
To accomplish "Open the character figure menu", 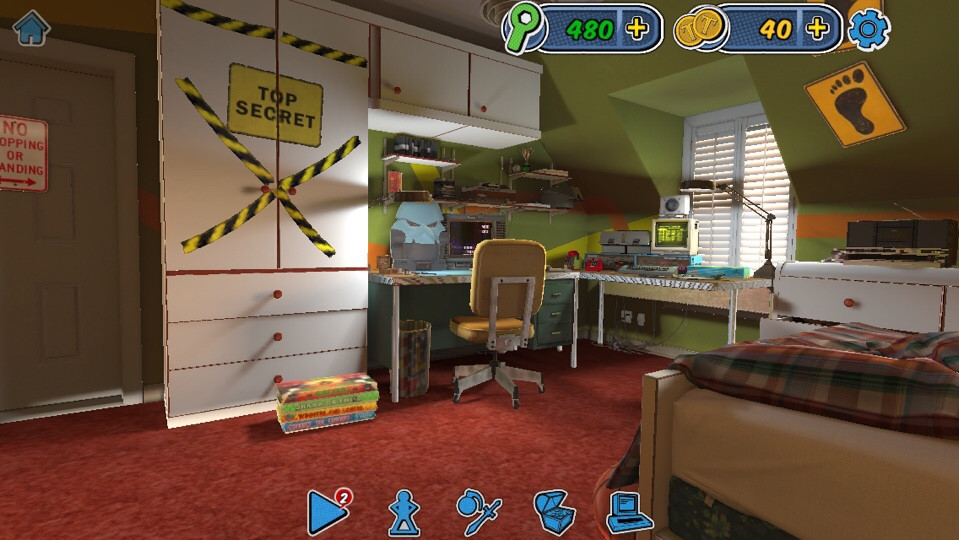I will [x=404, y=513].
